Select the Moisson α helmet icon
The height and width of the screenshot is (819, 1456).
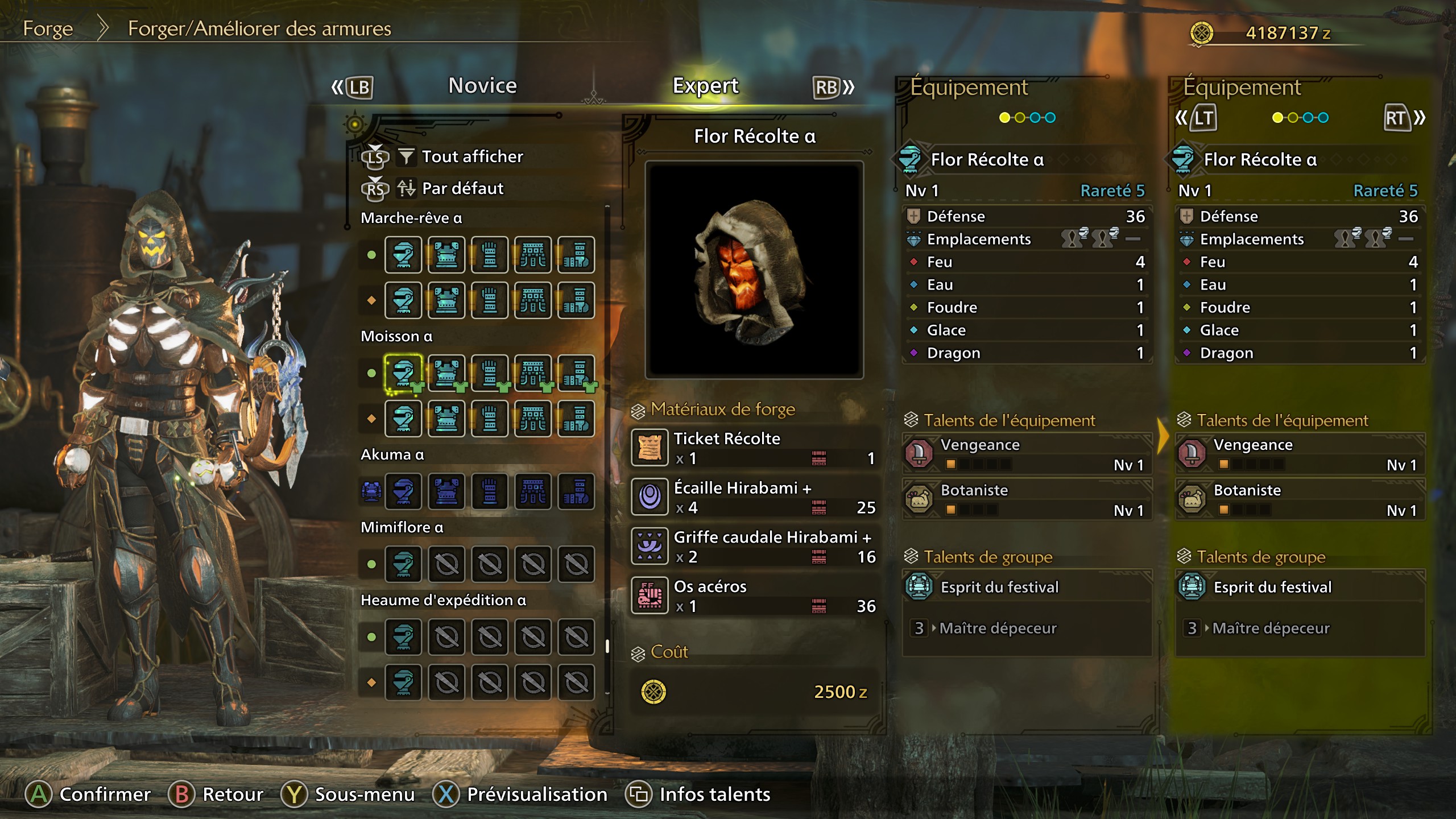tap(403, 373)
